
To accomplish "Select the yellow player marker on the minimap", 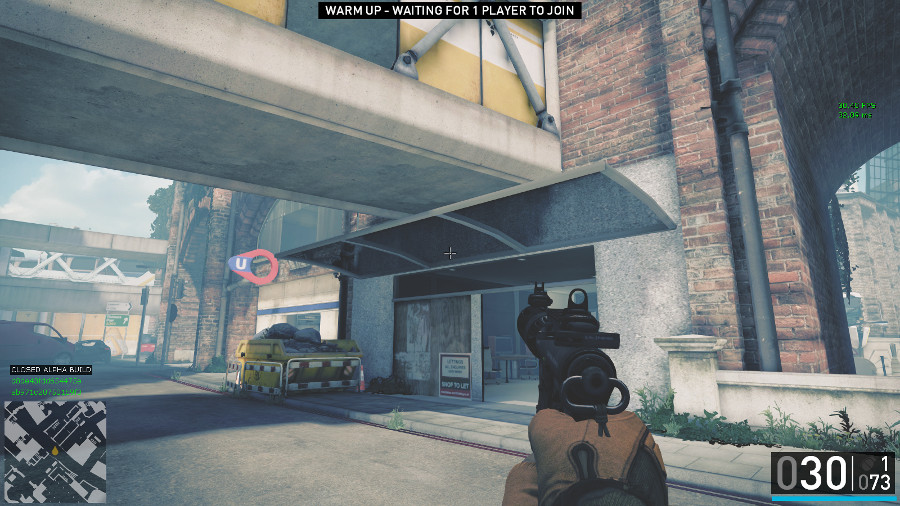I will [57, 453].
